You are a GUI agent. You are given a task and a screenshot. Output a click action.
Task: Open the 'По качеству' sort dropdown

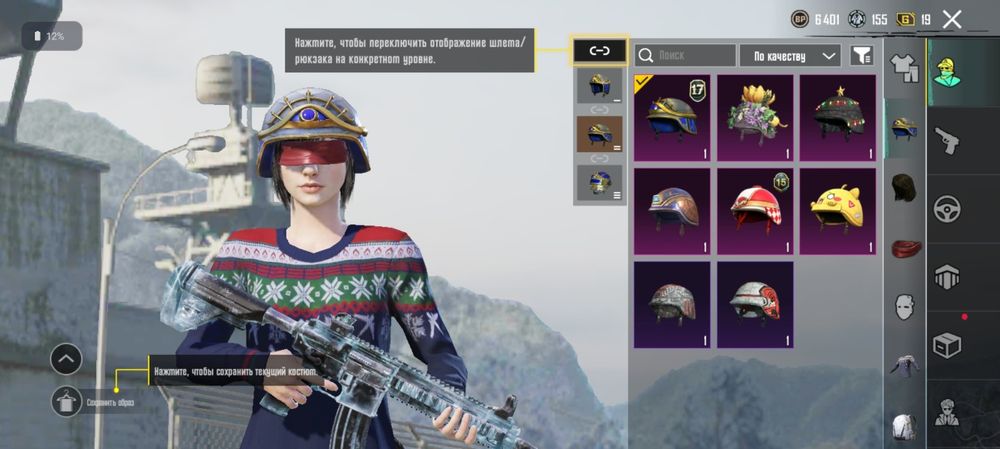pyautogui.click(x=792, y=56)
